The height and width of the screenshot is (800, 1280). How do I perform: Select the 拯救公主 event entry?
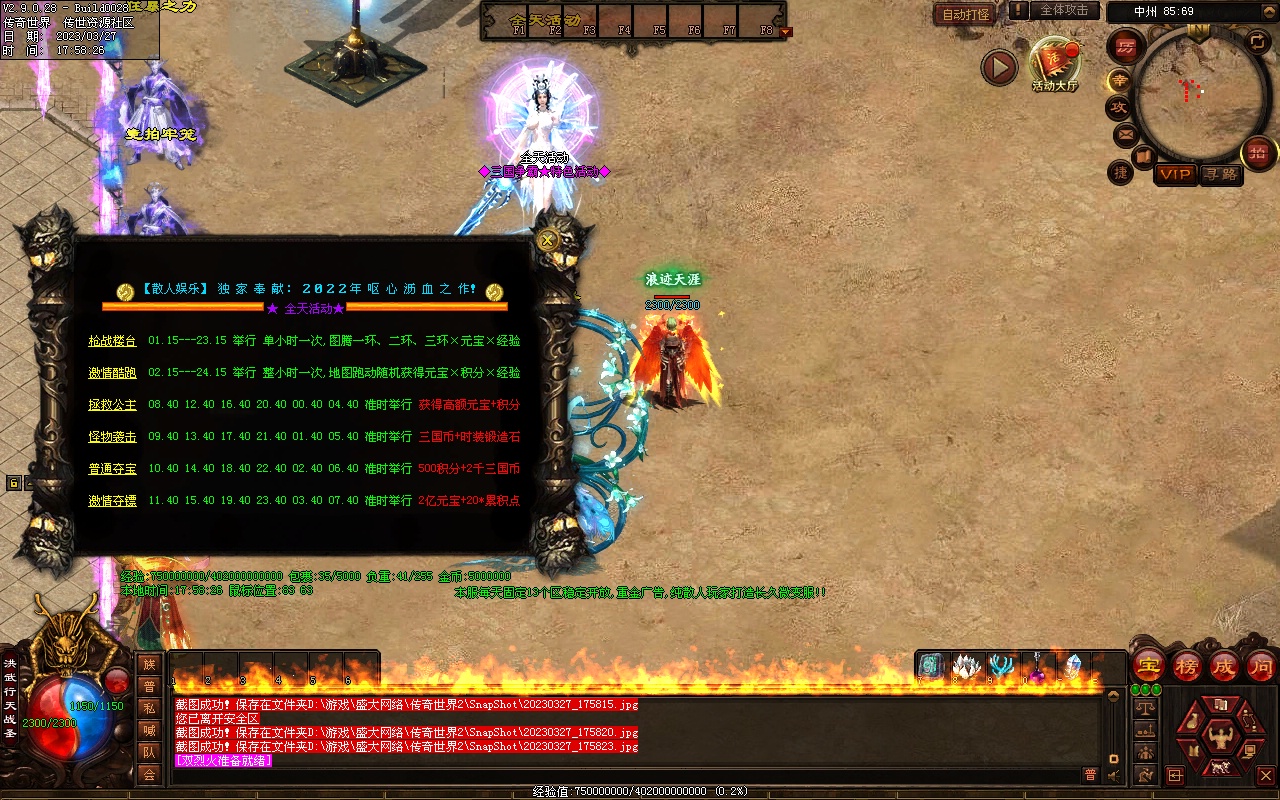tap(112, 405)
